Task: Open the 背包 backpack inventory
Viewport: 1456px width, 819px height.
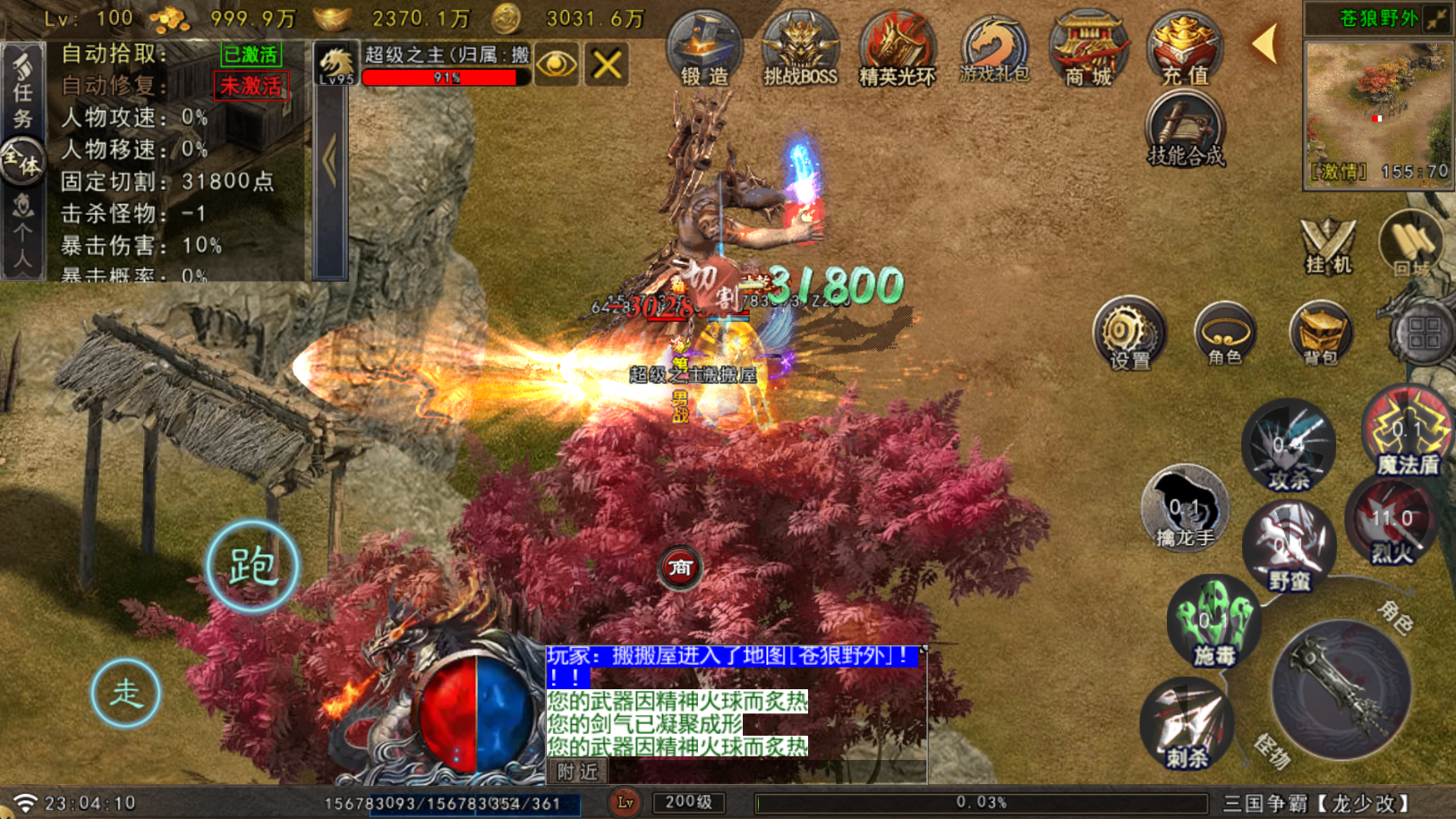Action: [x=1320, y=334]
